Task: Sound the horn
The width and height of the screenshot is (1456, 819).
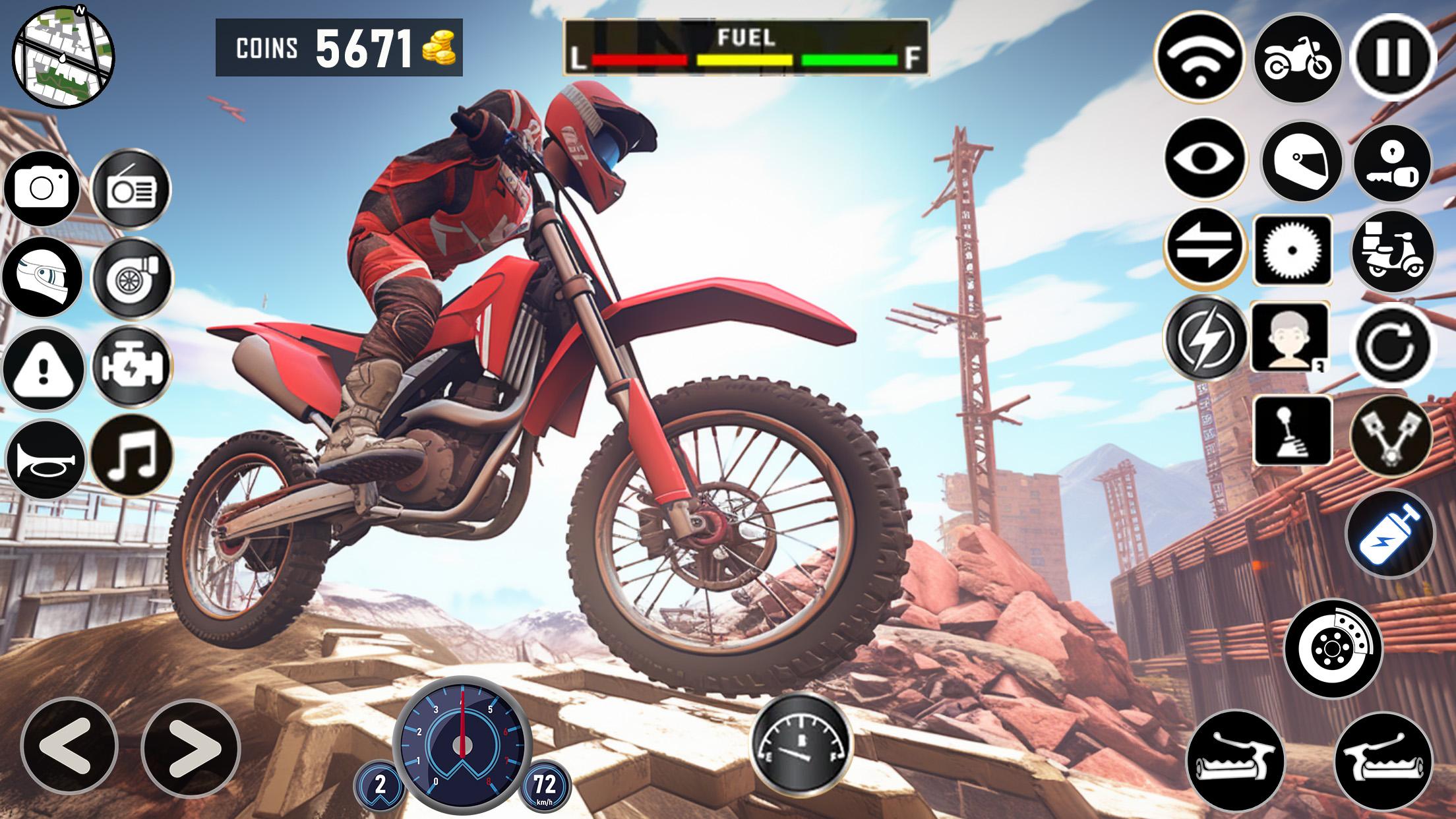Action: pyautogui.click(x=44, y=459)
